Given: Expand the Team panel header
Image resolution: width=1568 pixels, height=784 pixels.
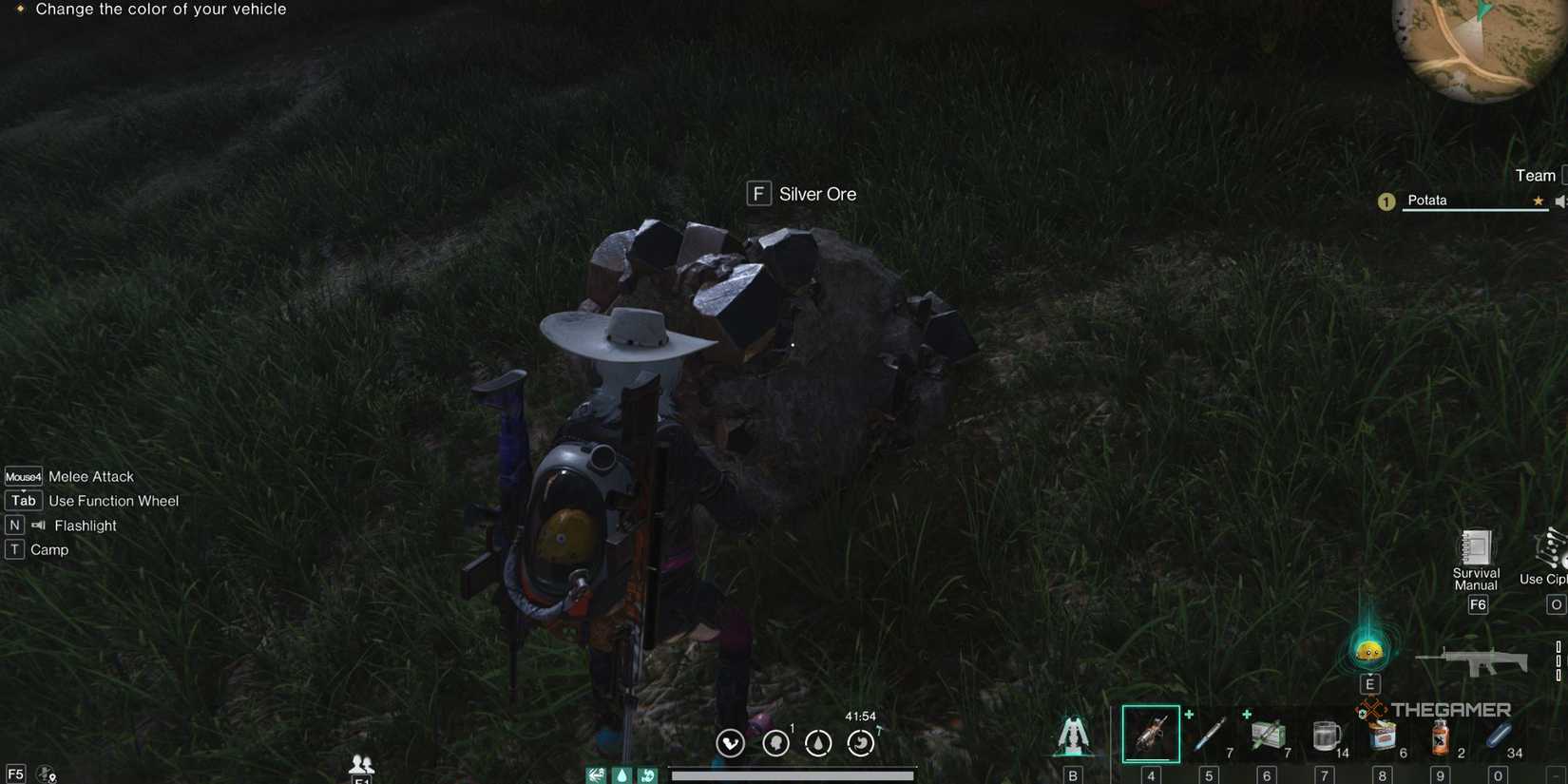Looking at the screenshot, I should click(x=1536, y=175).
